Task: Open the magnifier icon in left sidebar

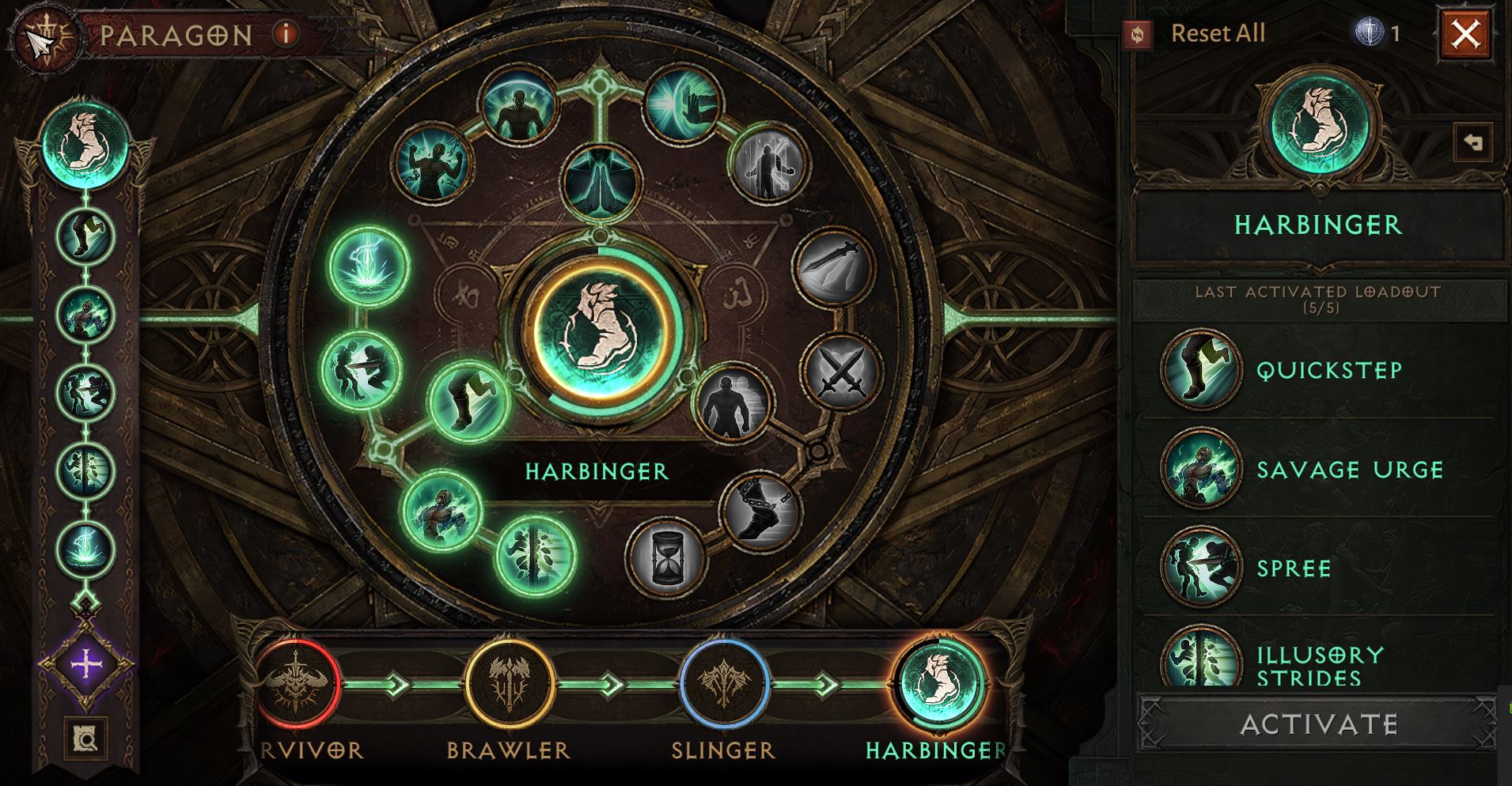Action: [86, 739]
